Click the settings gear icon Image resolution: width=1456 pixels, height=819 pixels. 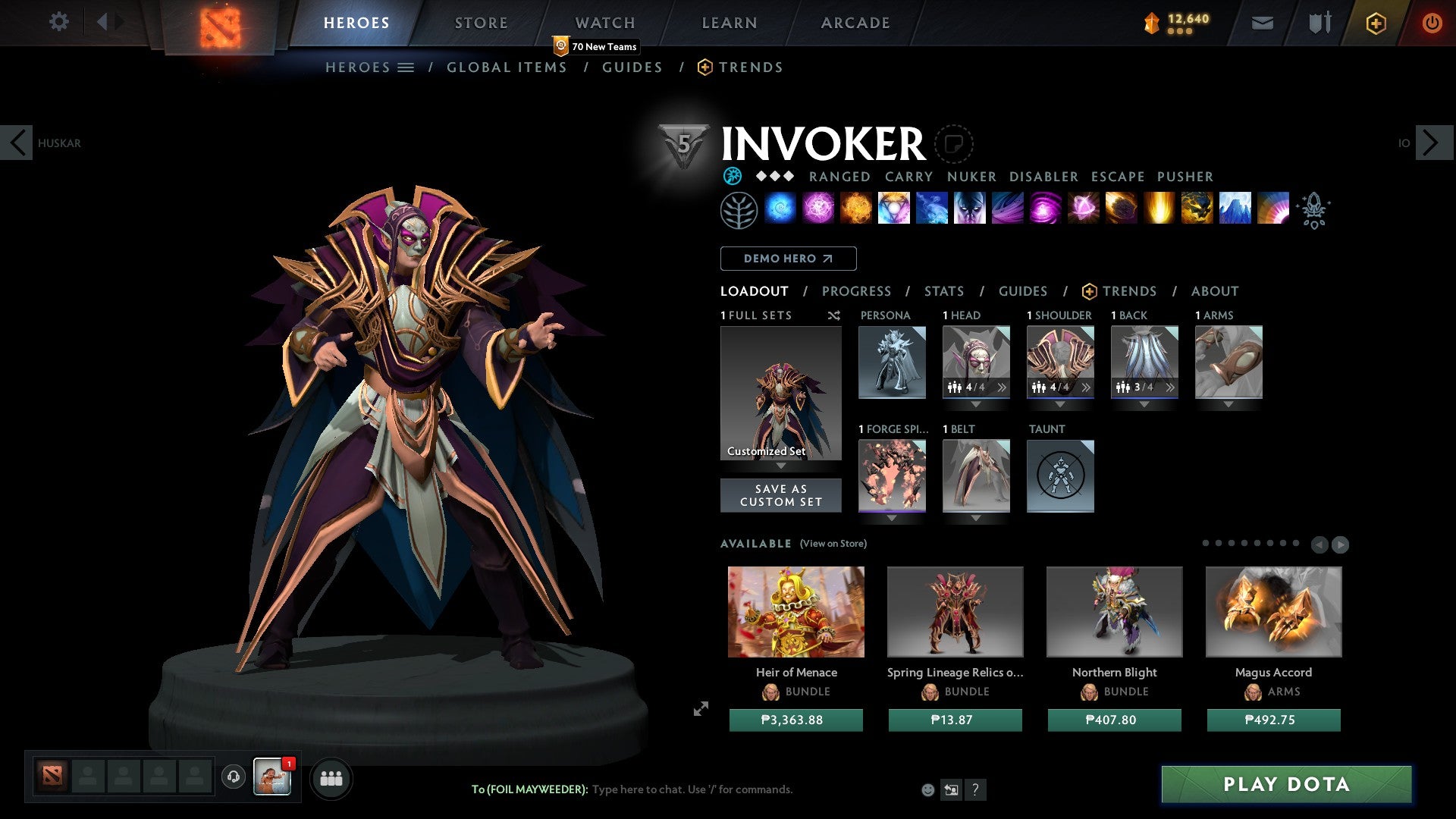tap(58, 22)
